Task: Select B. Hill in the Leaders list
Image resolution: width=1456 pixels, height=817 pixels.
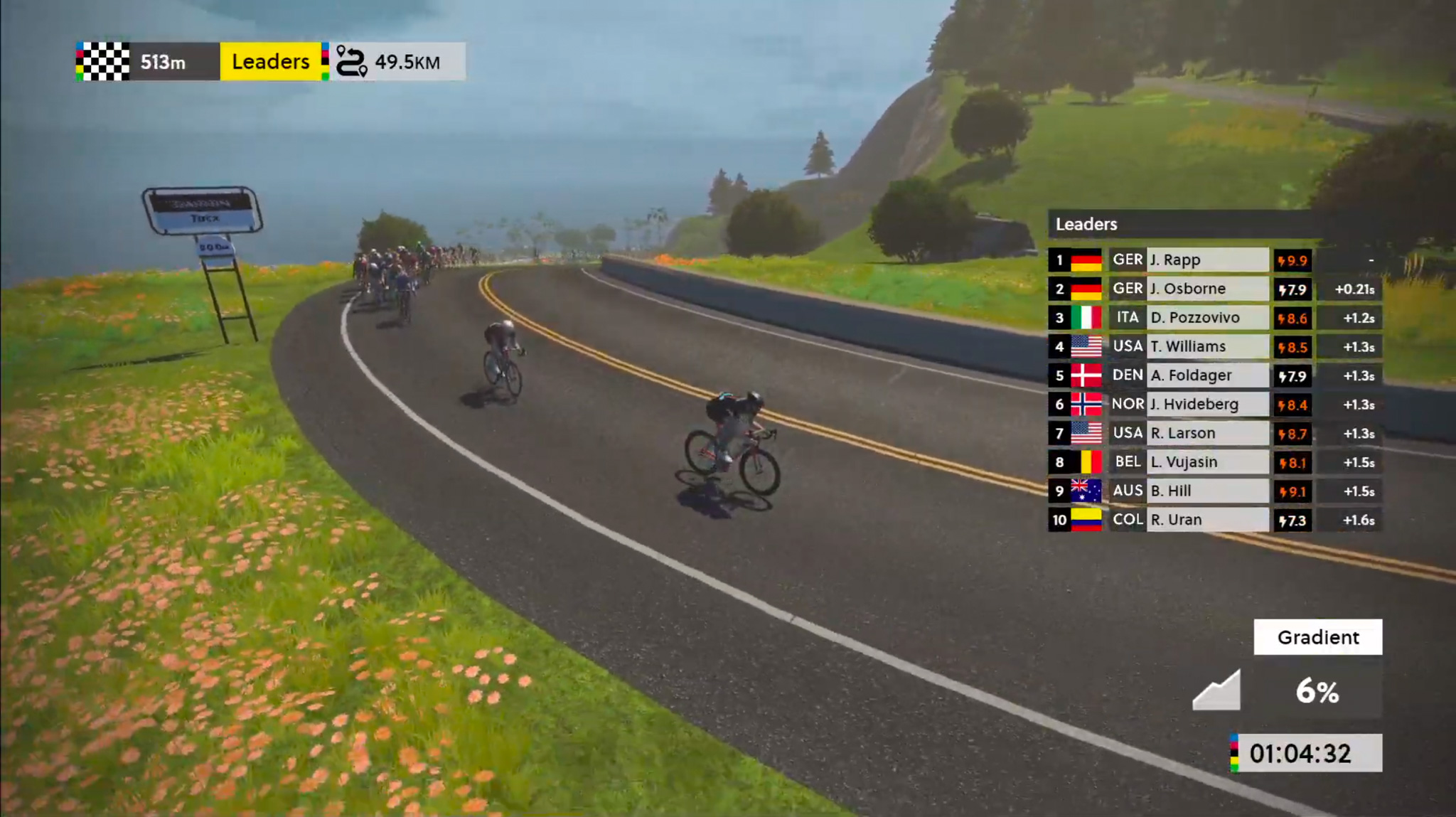Action: (1207, 491)
